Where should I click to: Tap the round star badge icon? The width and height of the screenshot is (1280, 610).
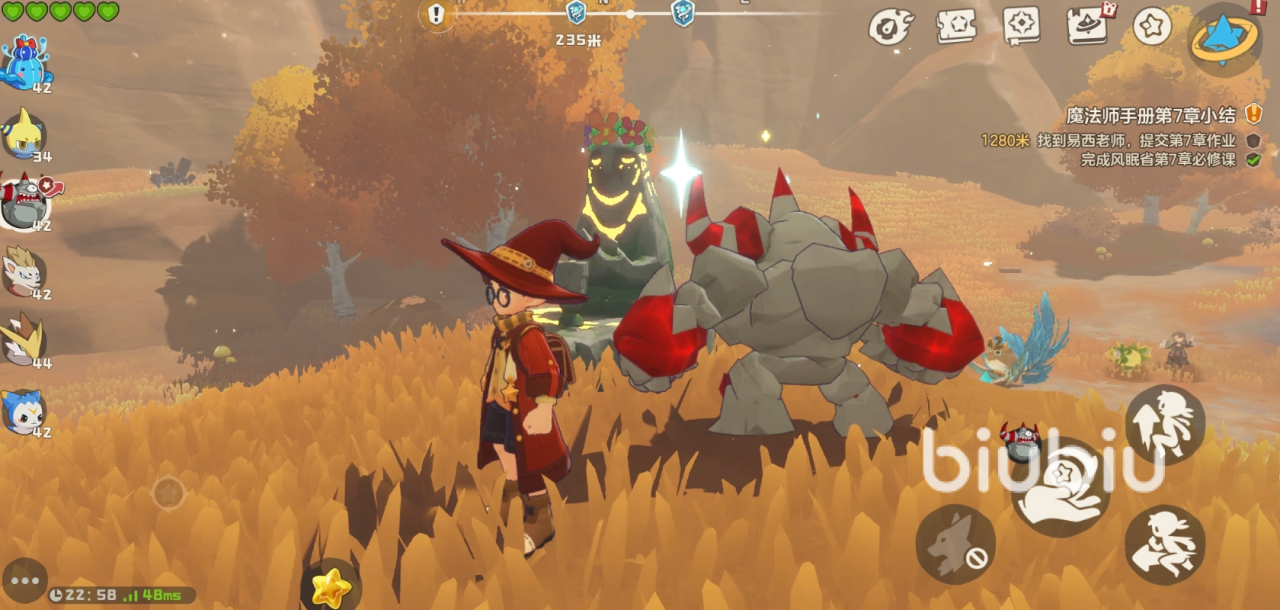(1152, 26)
